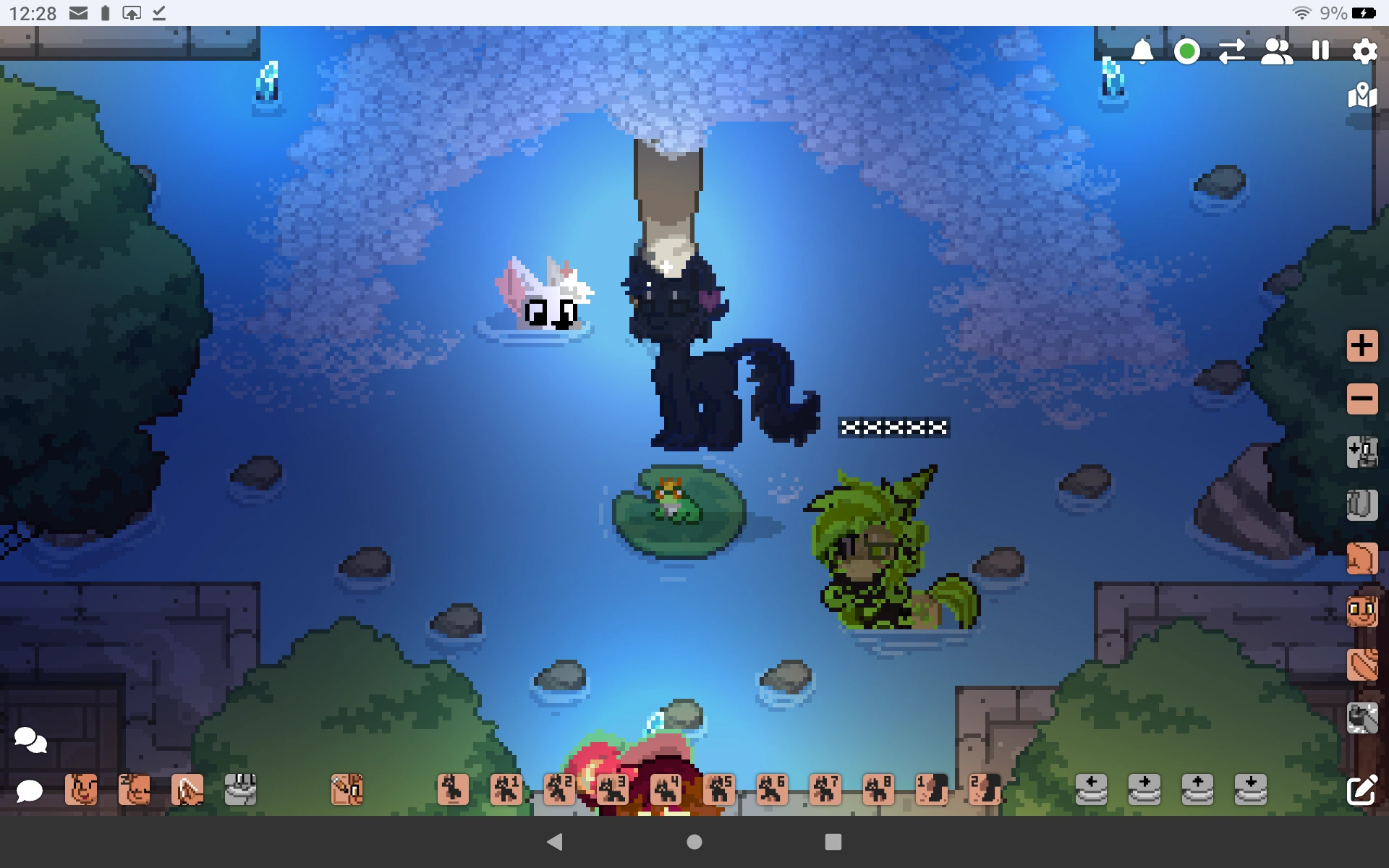
Task: Open the world map
Action: pyautogui.click(x=1362, y=95)
